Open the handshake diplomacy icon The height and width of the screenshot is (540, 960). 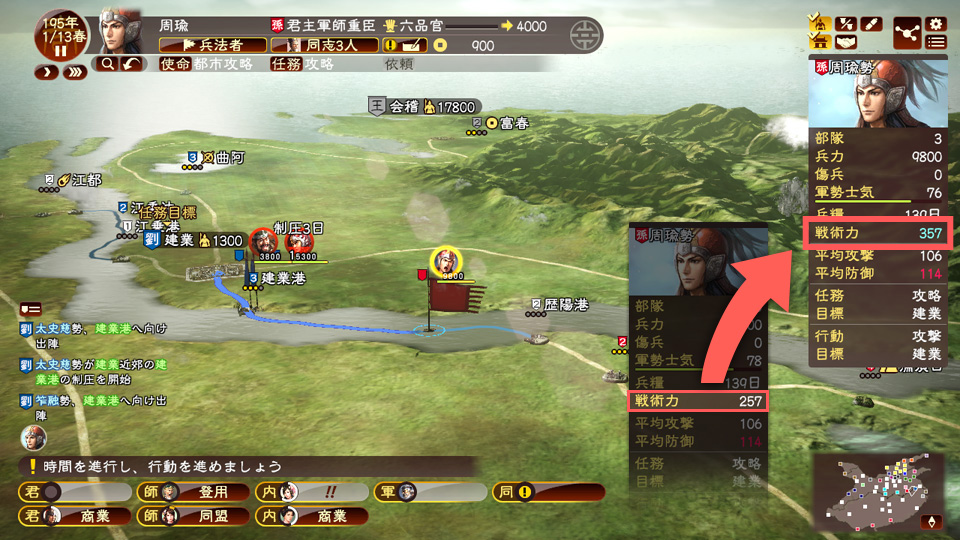(x=847, y=42)
